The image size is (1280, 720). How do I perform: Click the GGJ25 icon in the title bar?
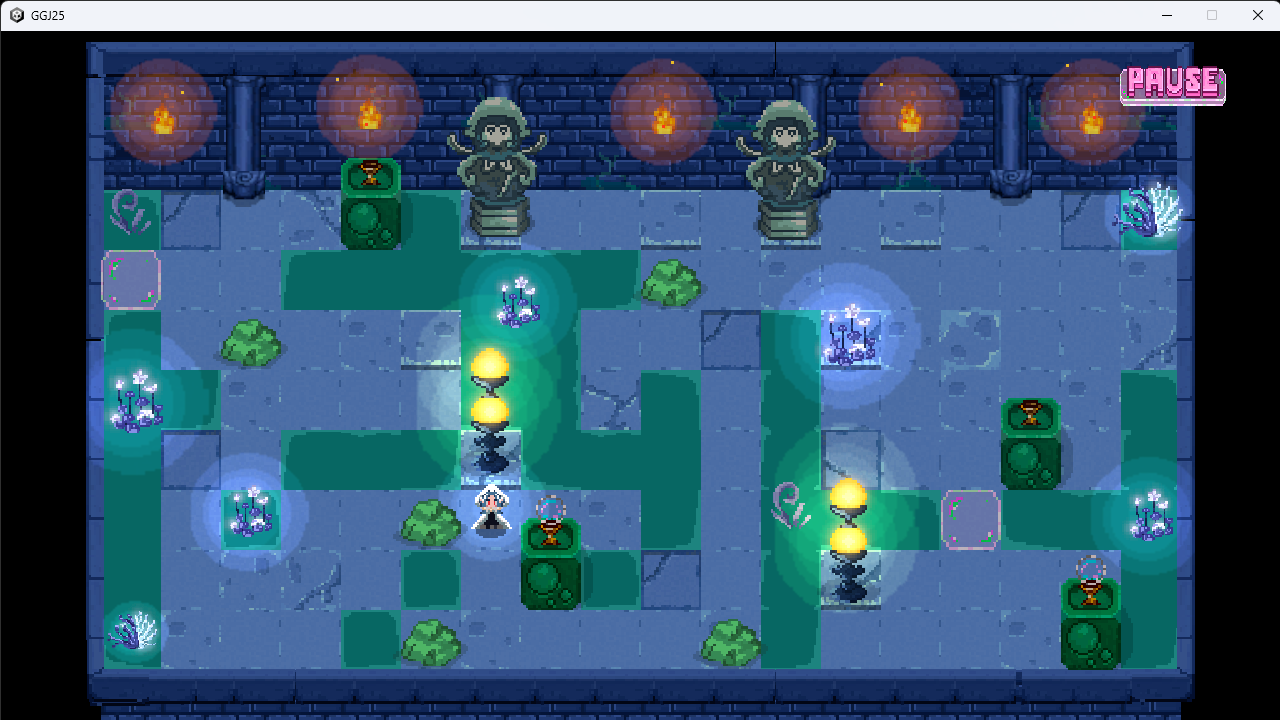(16, 15)
